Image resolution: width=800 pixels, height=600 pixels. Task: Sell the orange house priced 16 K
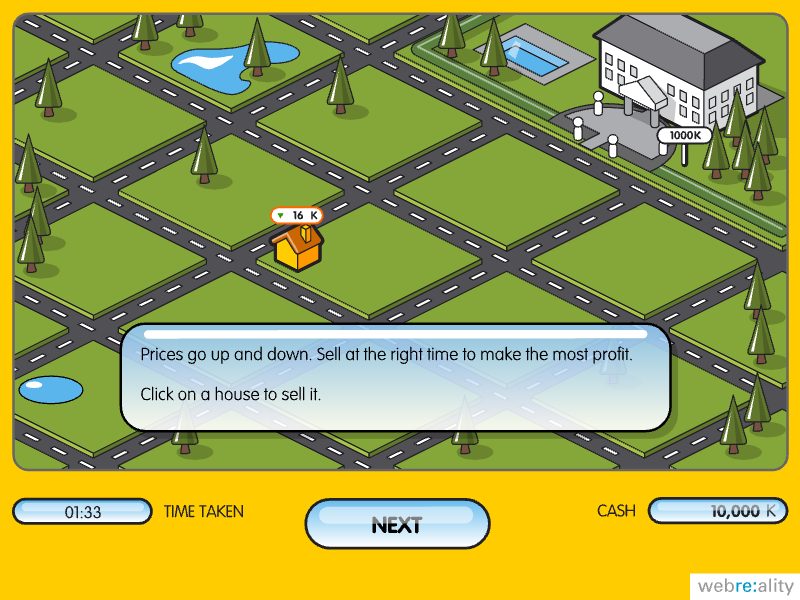(x=298, y=248)
